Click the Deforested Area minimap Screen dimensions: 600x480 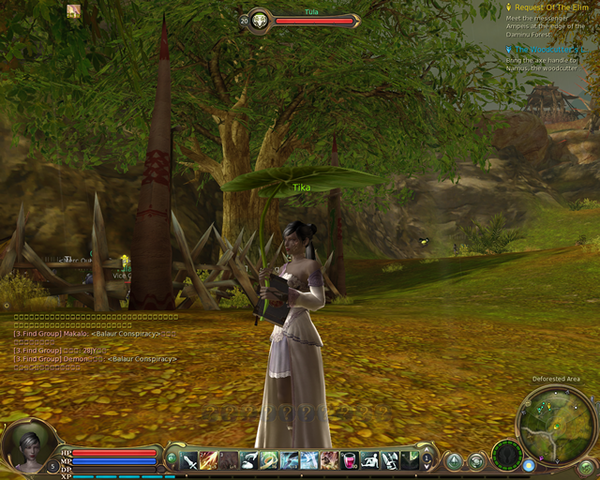tap(557, 424)
